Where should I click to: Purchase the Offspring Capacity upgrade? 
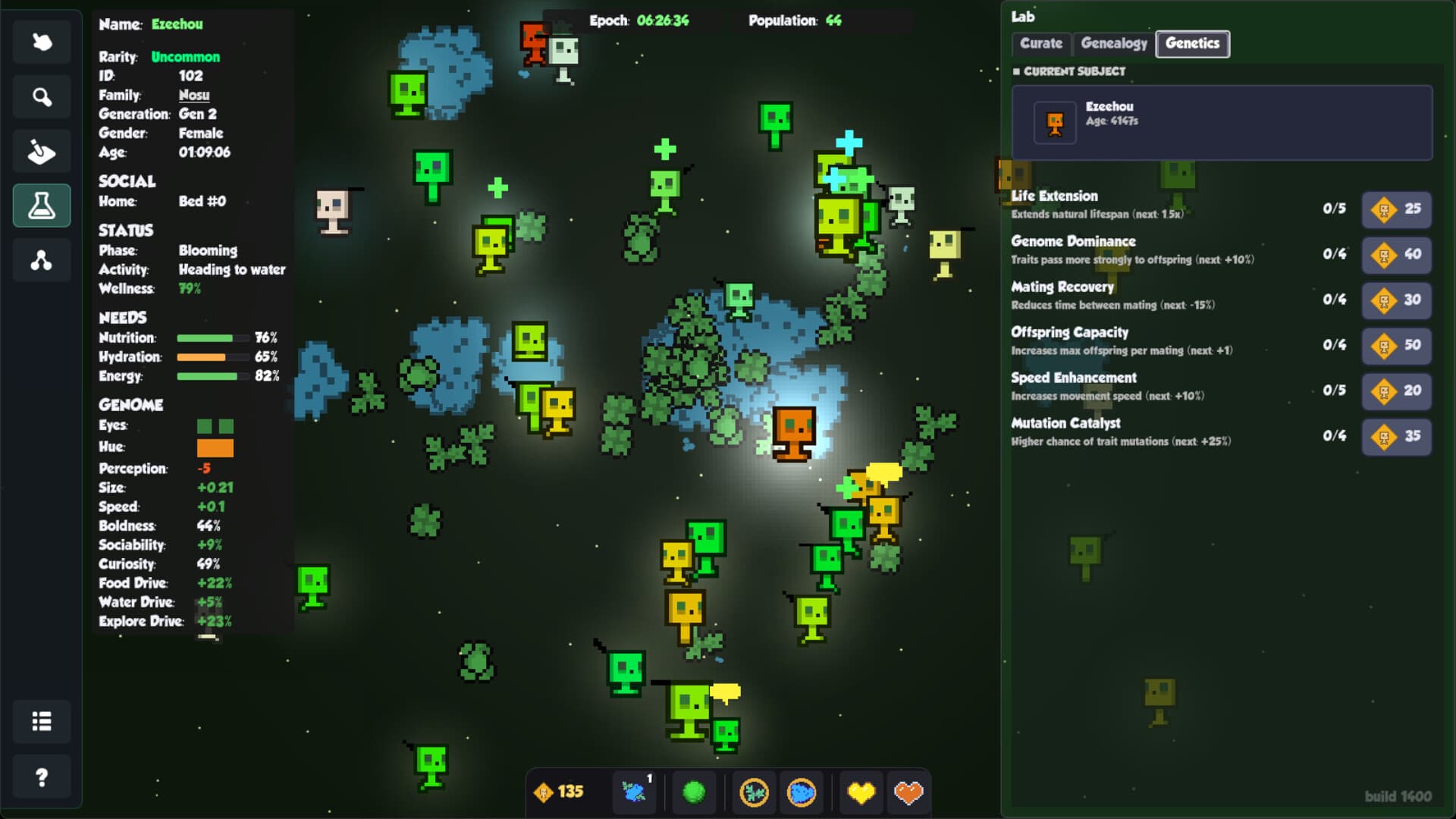tap(1396, 346)
